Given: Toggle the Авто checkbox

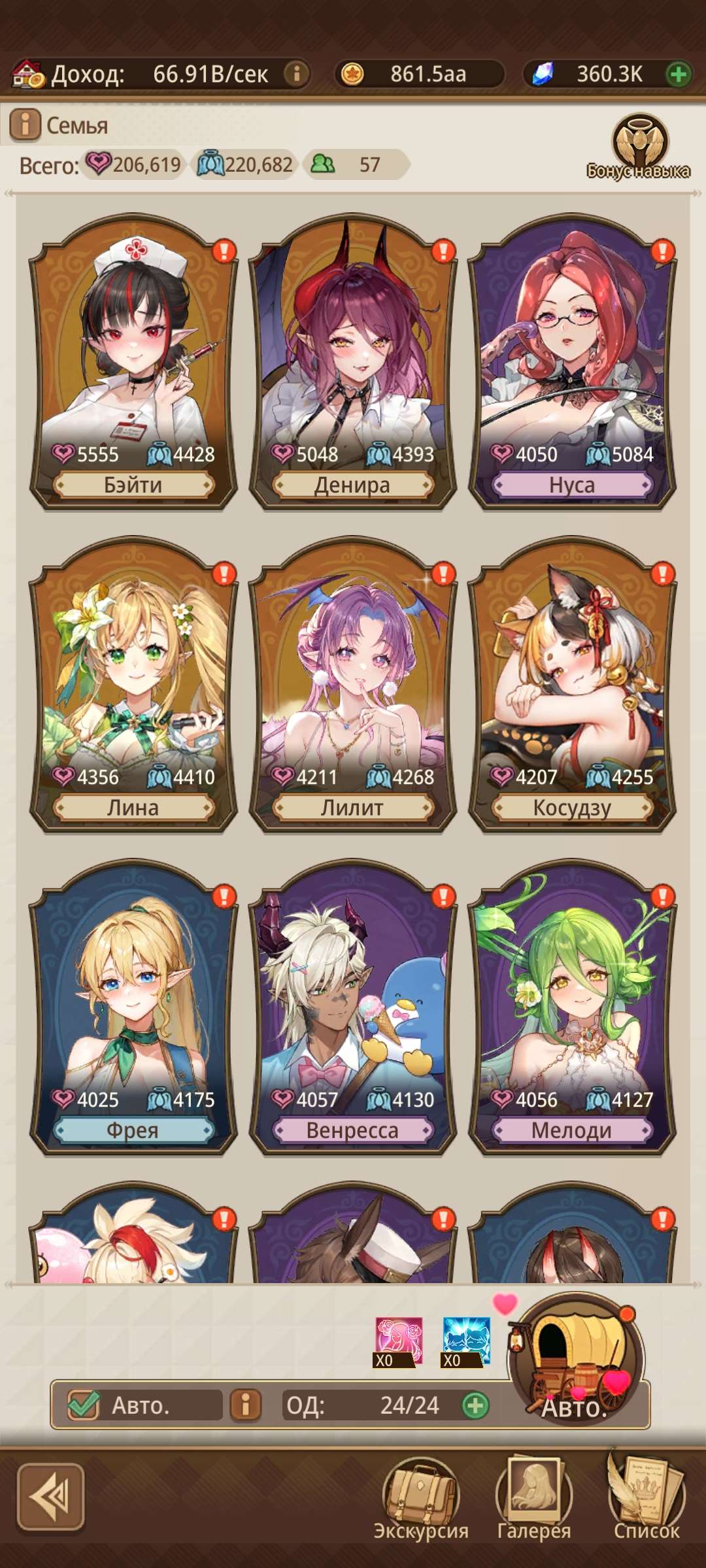Looking at the screenshot, I should point(84,1405).
